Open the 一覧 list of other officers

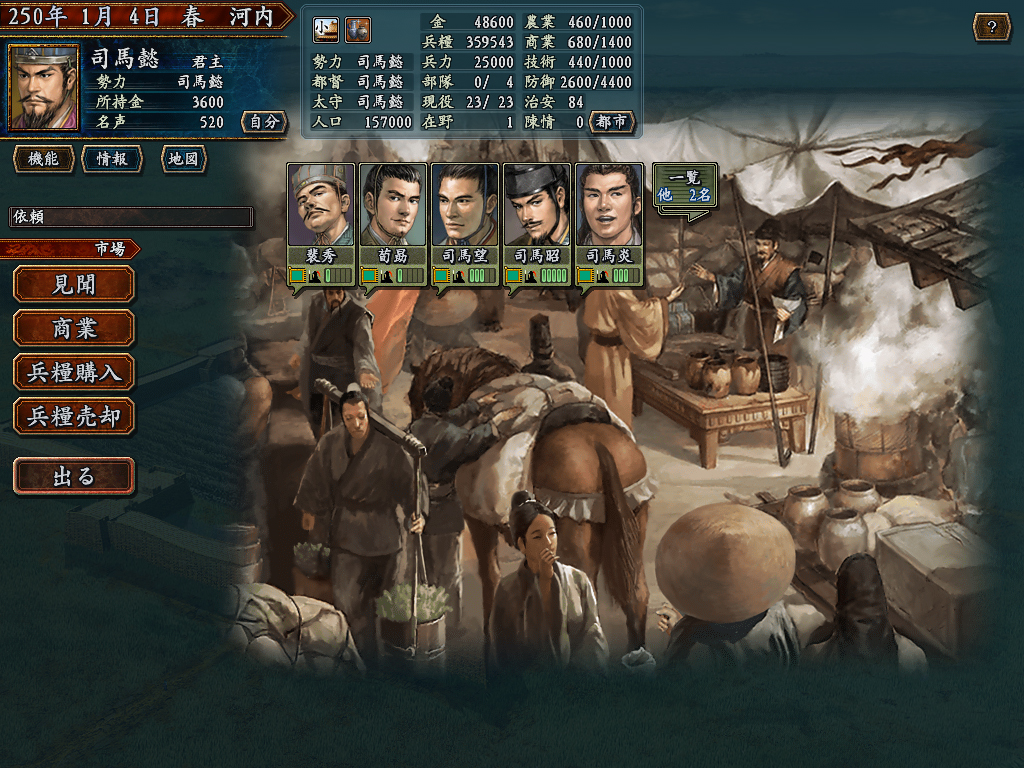click(x=685, y=187)
